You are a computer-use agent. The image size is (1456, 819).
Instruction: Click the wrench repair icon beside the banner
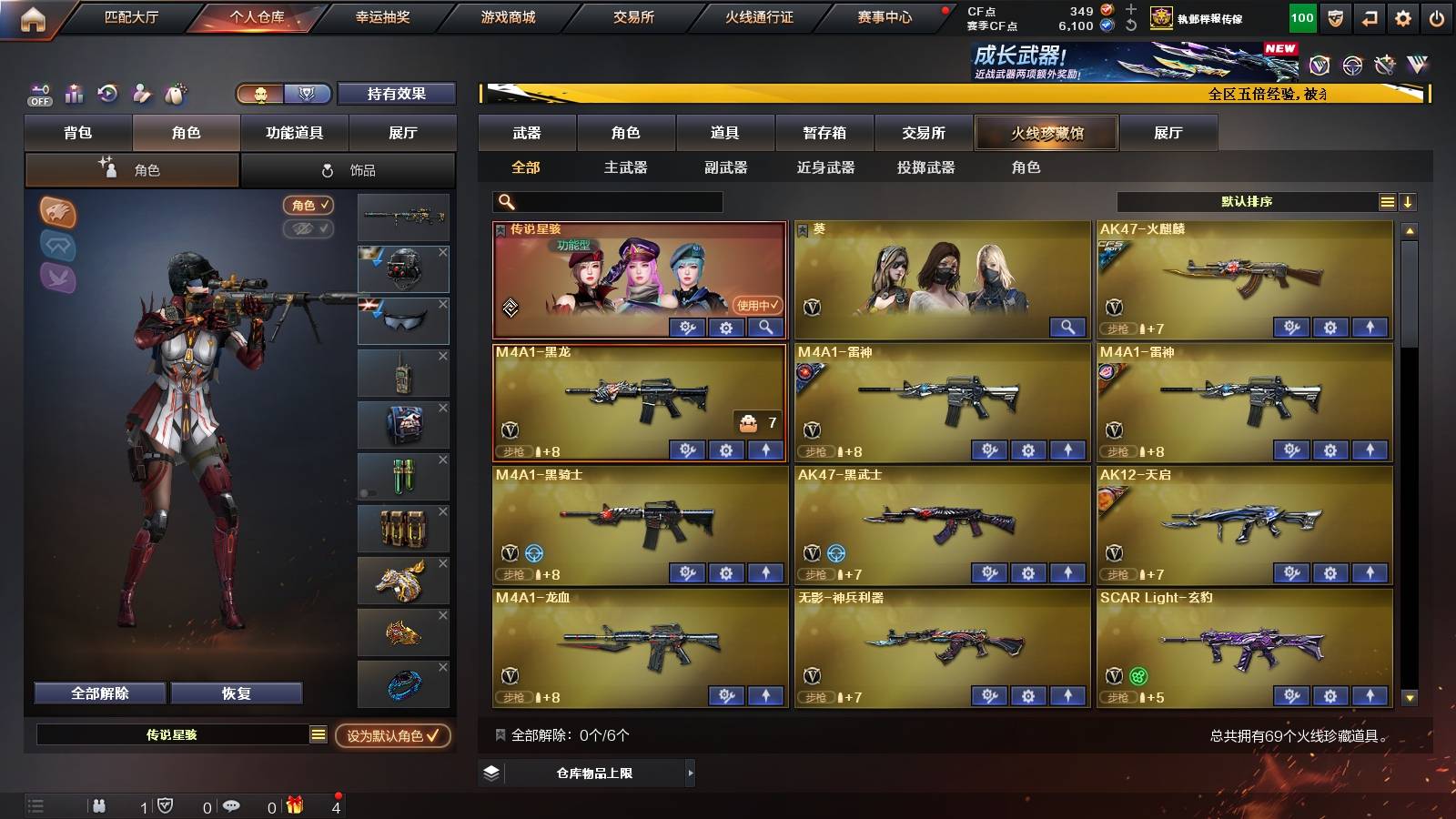coord(1386,66)
